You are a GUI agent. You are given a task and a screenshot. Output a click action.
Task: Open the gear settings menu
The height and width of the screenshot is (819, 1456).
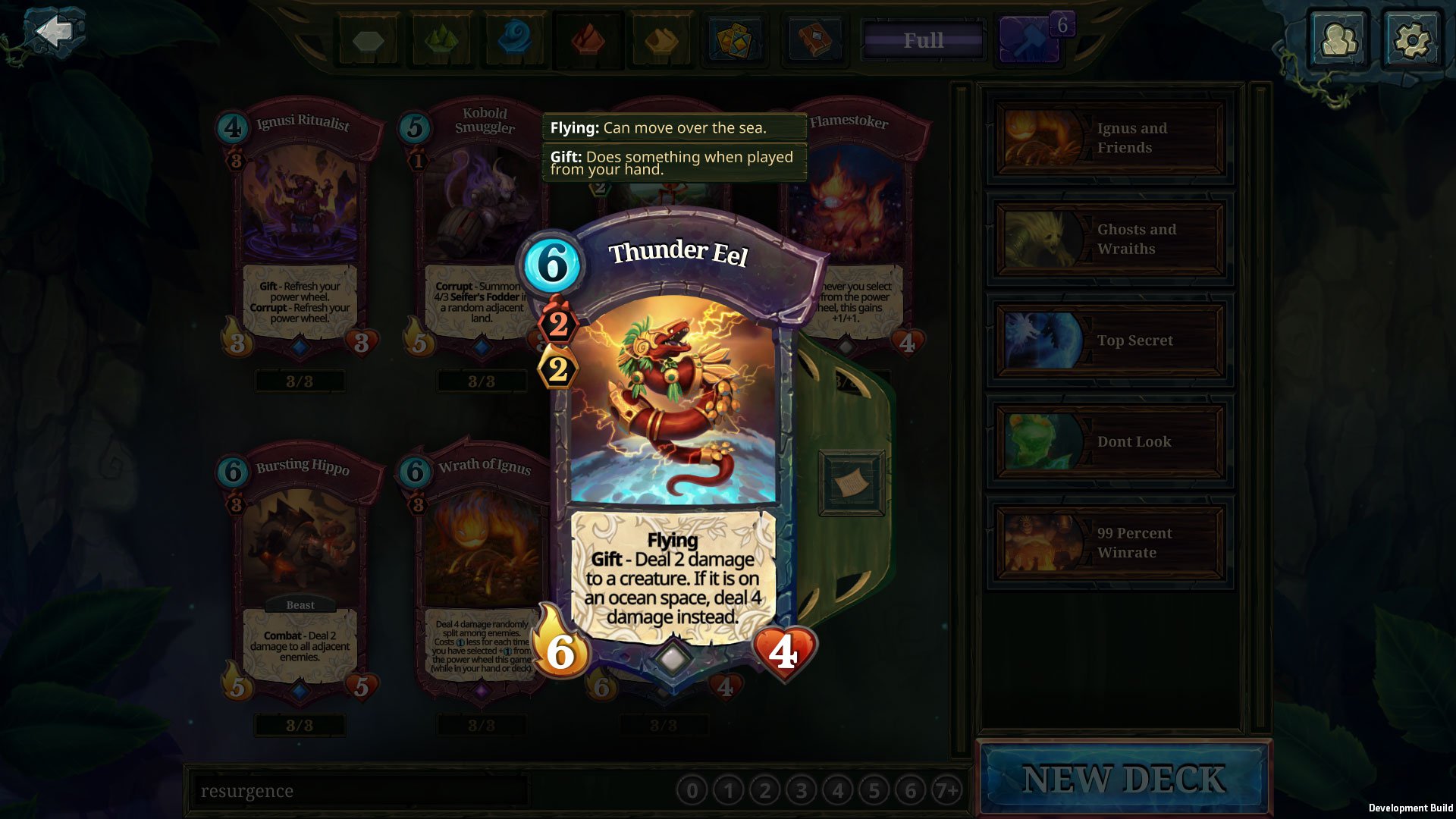1411,39
